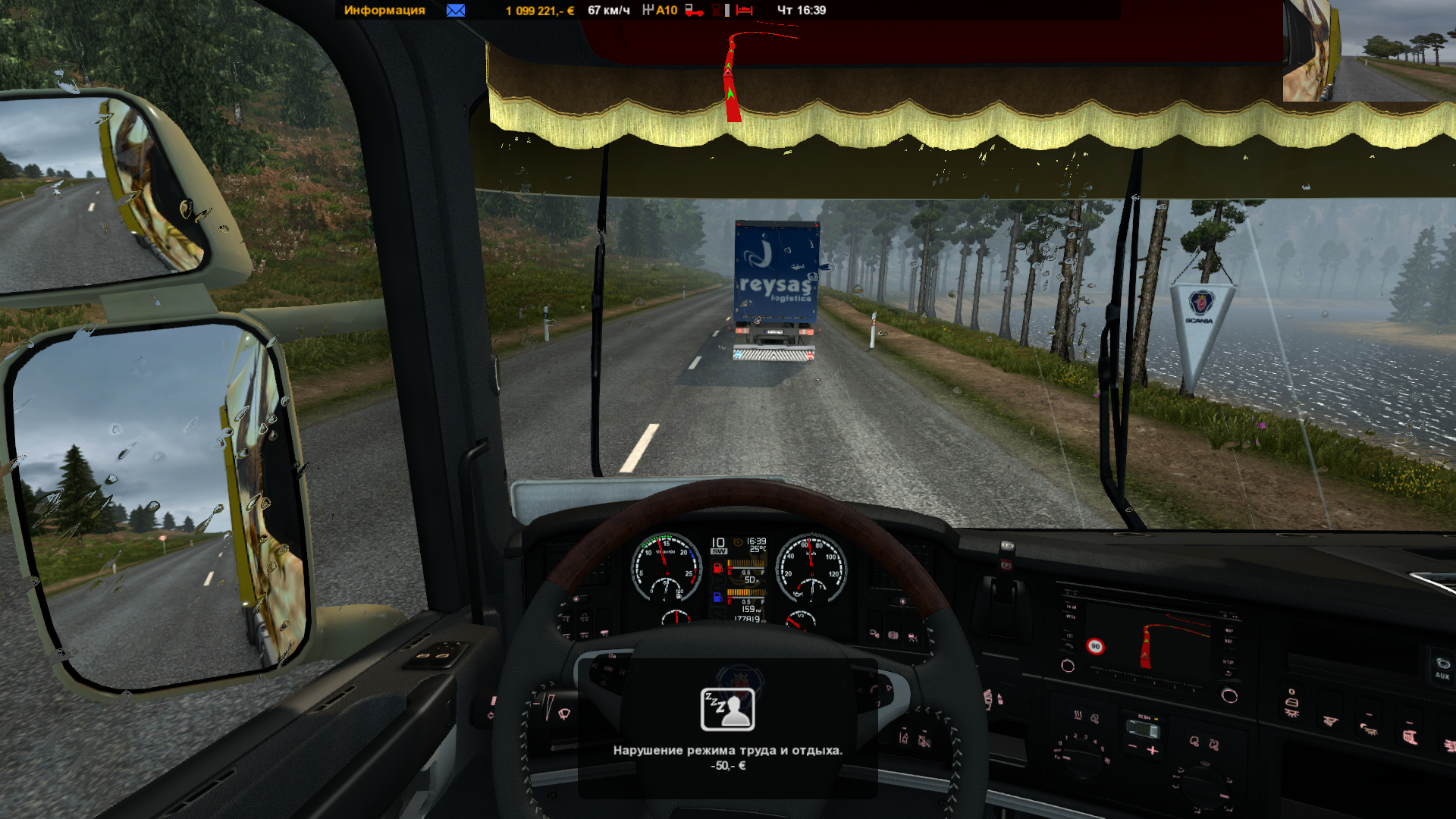Open the Информация panel
1456x819 pixels.
(x=384, y=10)
